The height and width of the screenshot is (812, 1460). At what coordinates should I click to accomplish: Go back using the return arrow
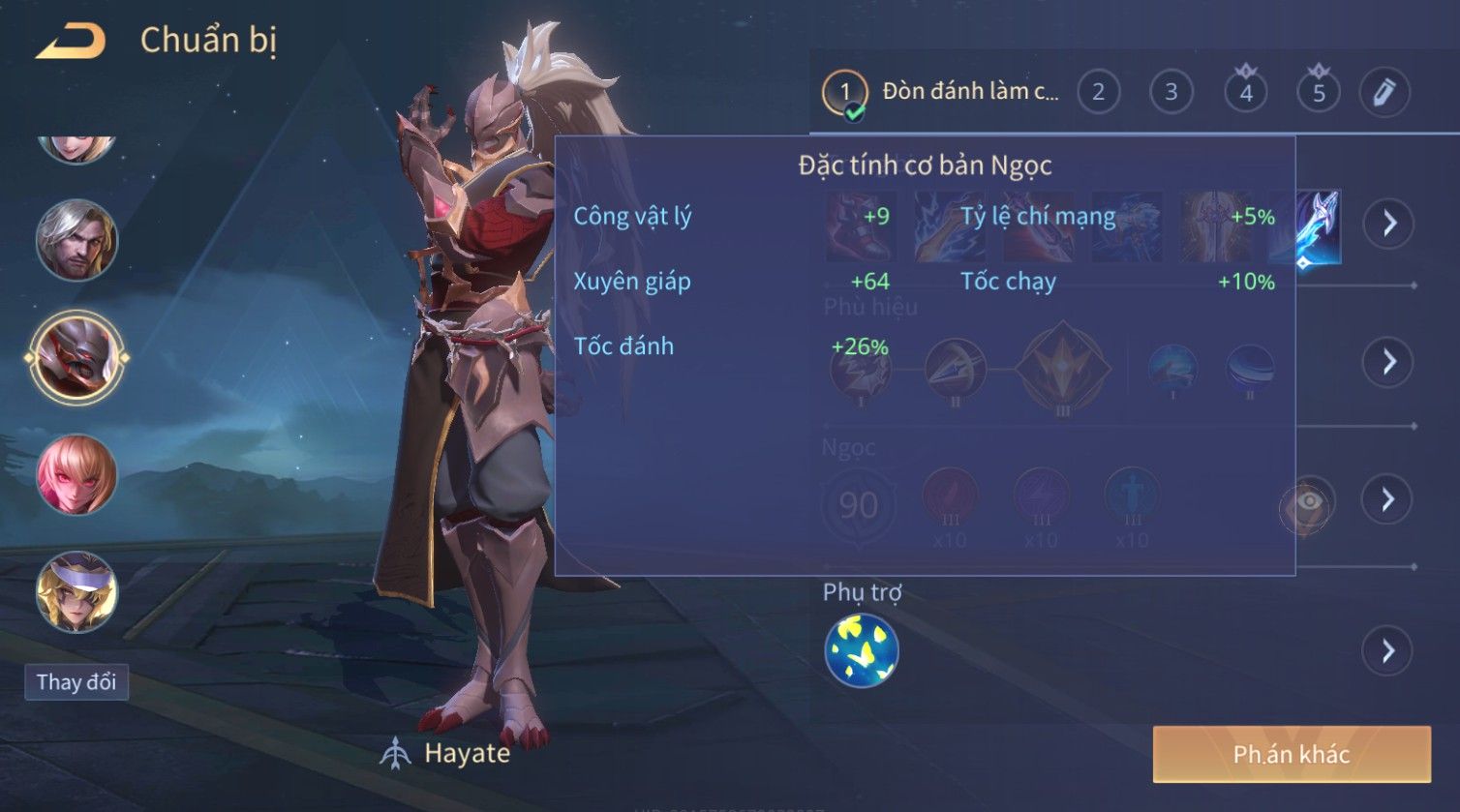(71, 42)
